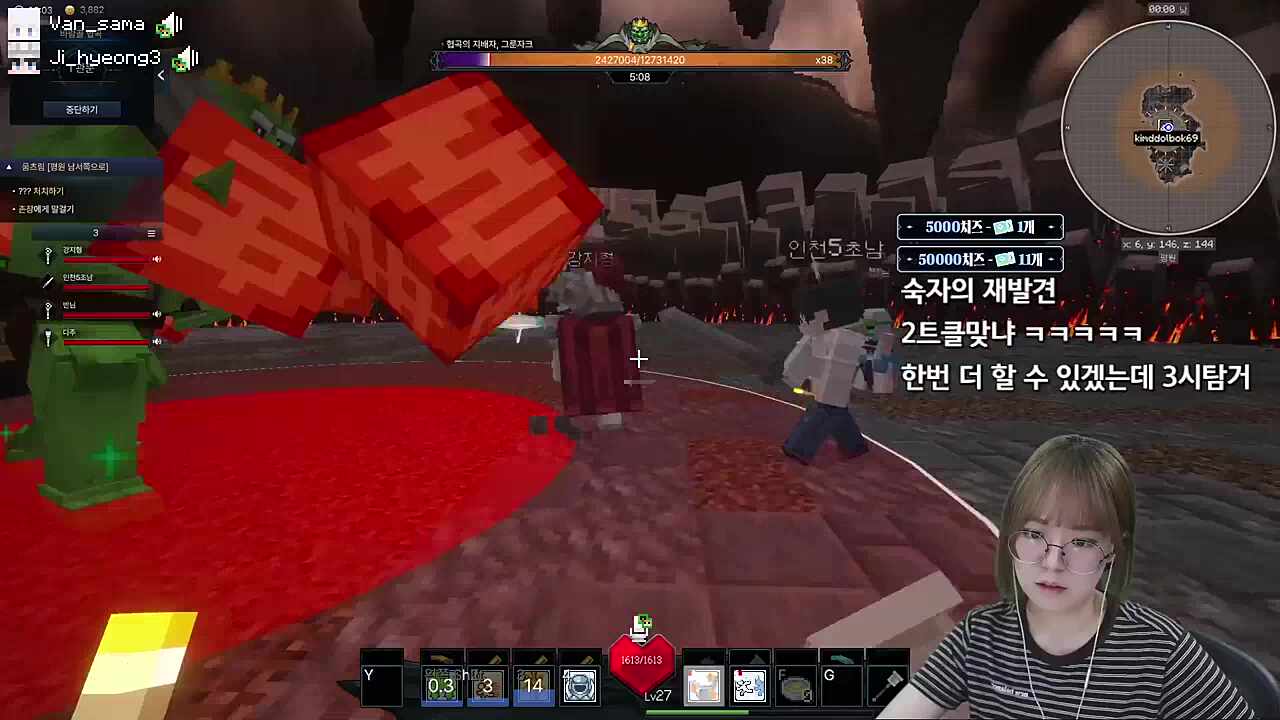Click the boss portrait above the health bar
Viewport: 1280px width, 720px height.
(x=638, y=33)
